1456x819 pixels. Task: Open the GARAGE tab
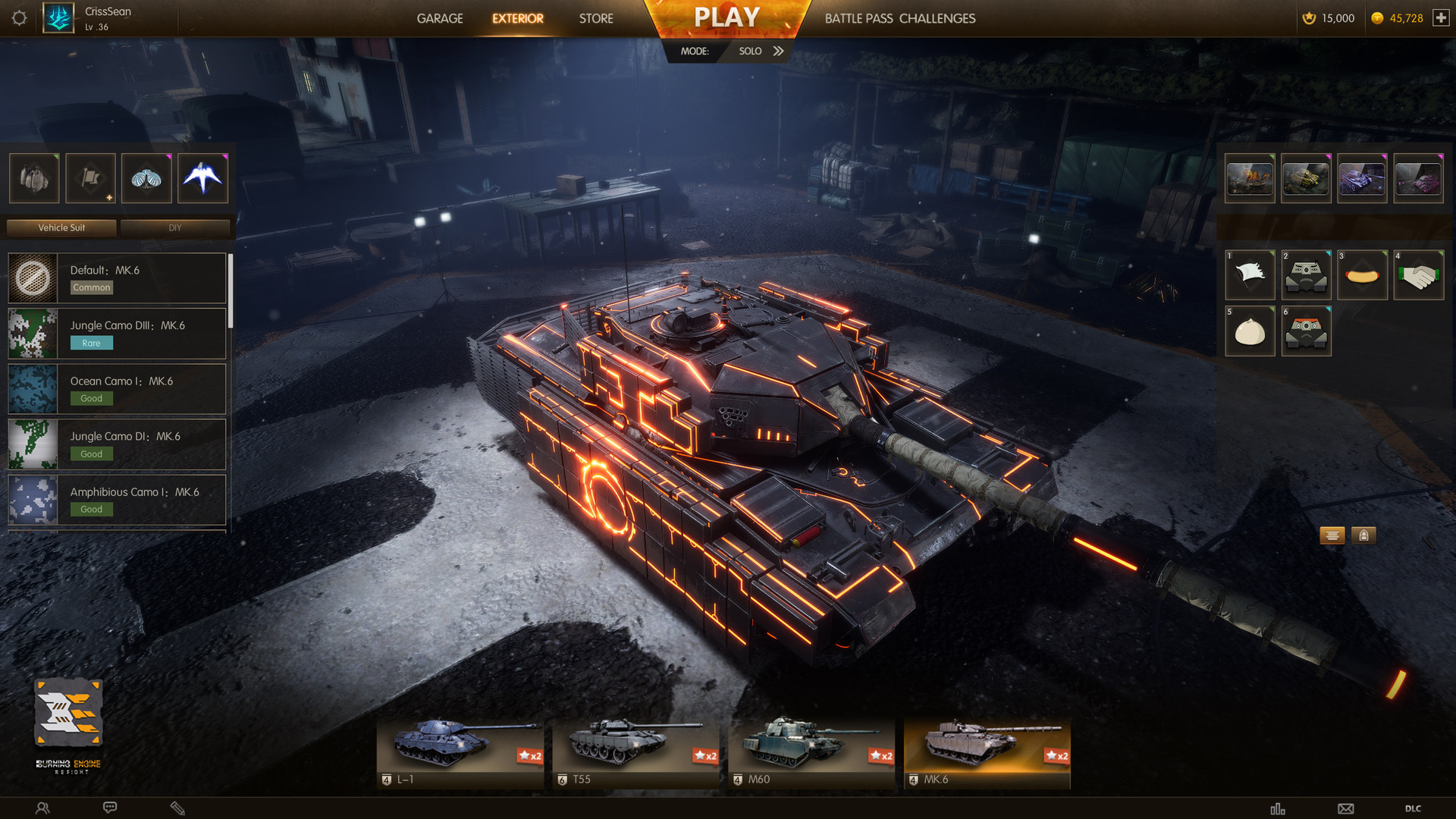pos(440,18)
